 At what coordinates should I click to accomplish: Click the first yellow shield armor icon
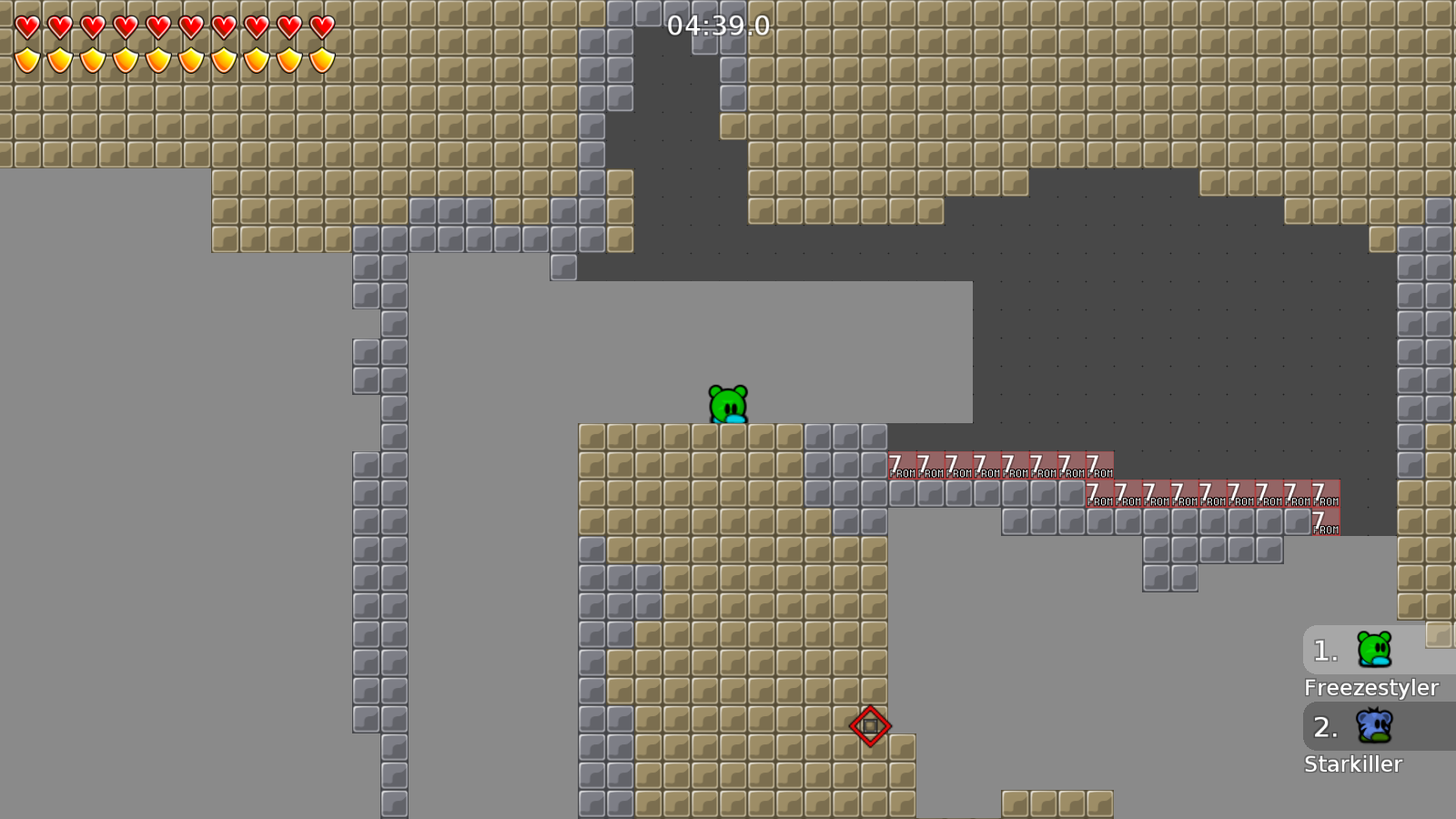coord(25,62)
